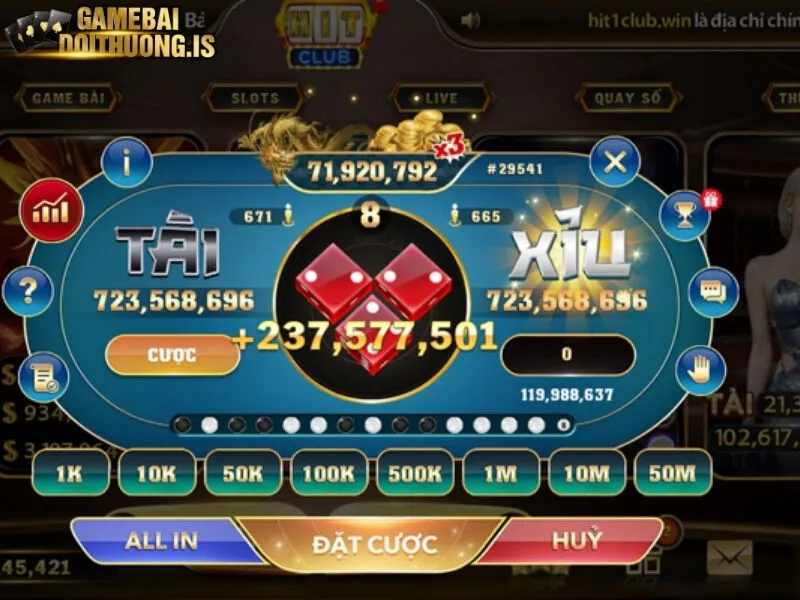This screenshot has width=800, height=600.
Task: Open the question mark help
Action: pyautogui.click(x=29, y=292)
